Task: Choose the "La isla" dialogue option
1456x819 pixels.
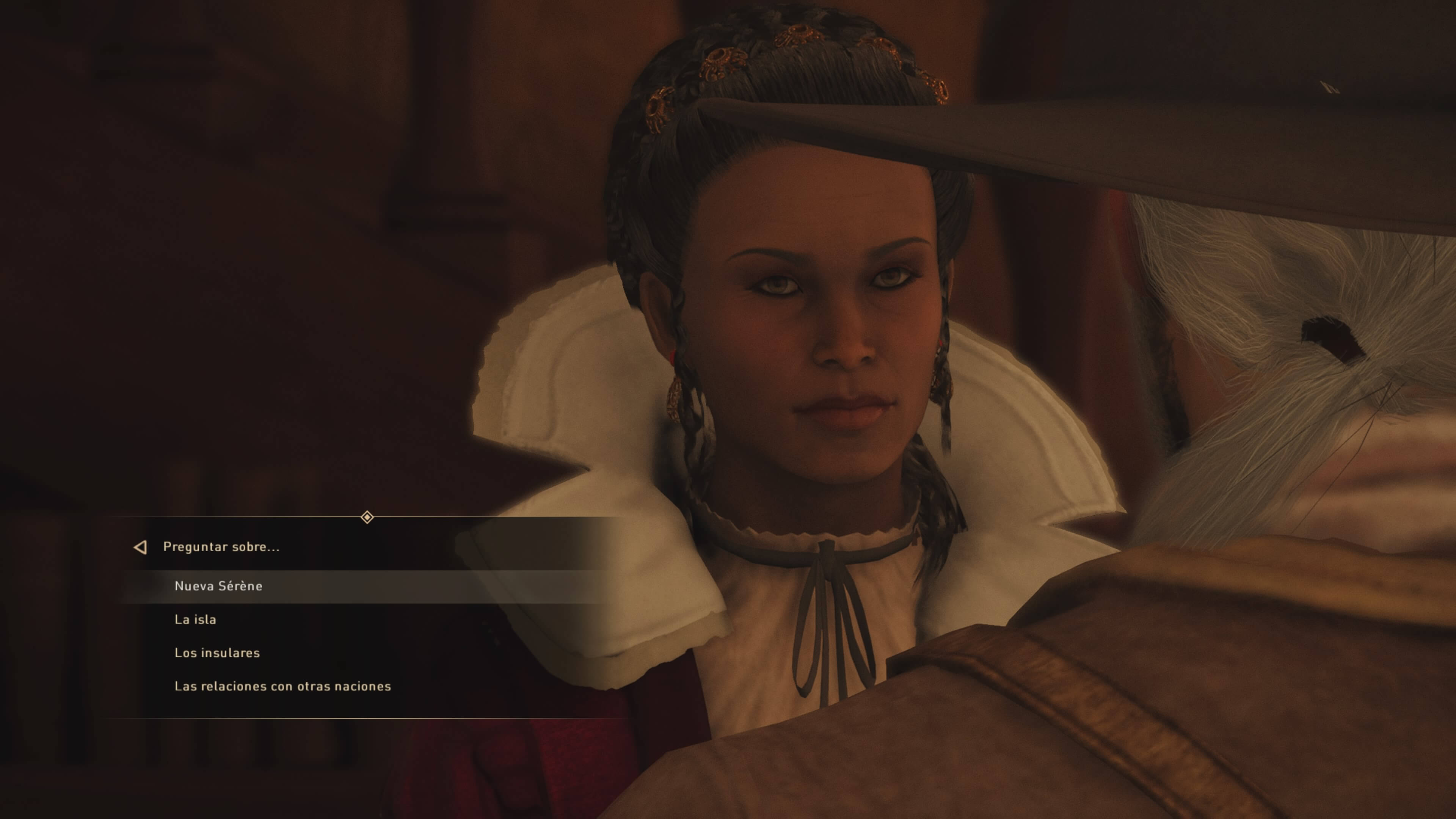Action: (195, 620)
